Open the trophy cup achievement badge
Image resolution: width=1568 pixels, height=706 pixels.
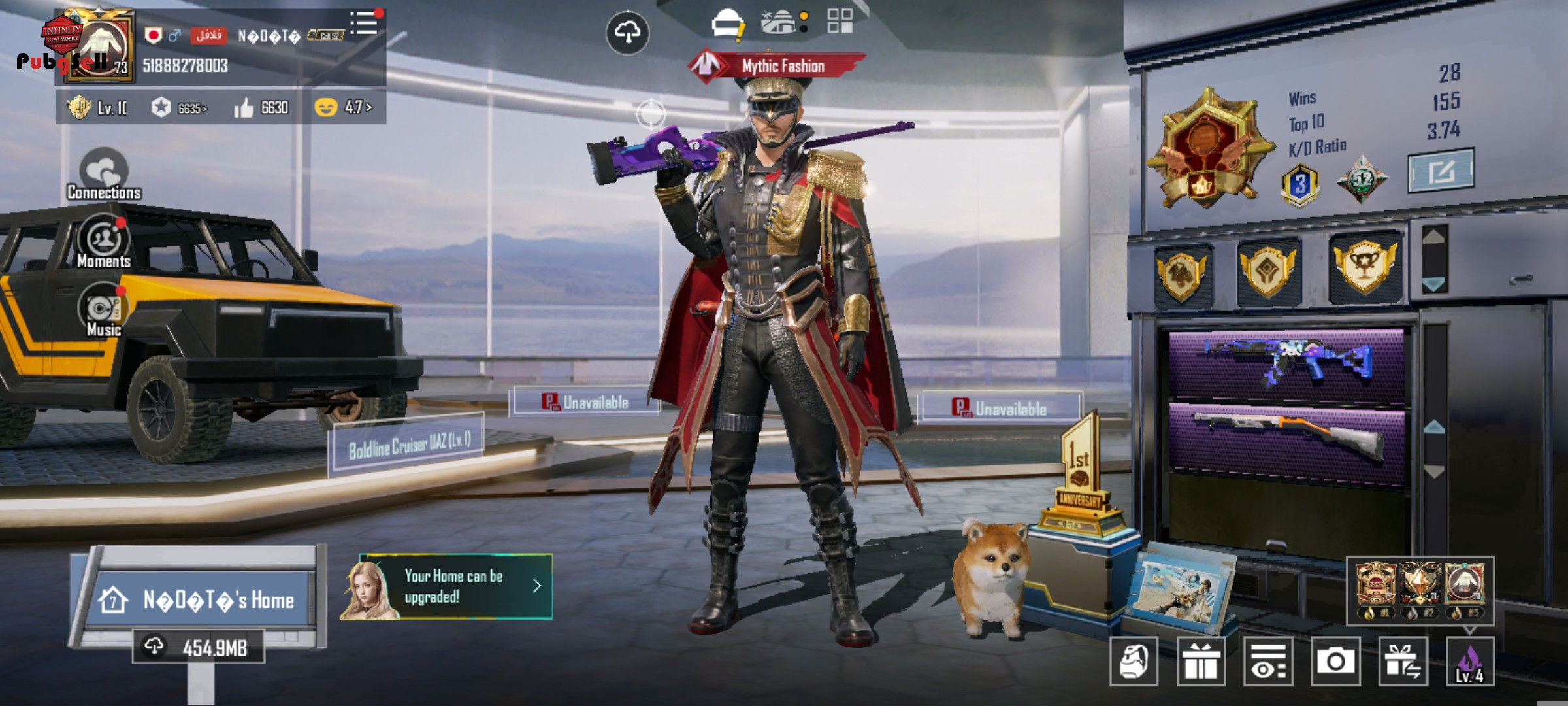(1364, 267)
